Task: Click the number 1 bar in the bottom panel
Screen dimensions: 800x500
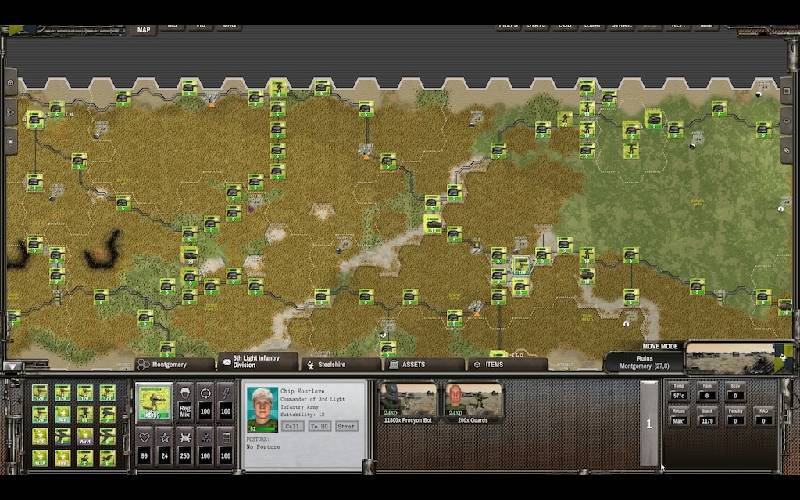Action: tap(648, 423)
